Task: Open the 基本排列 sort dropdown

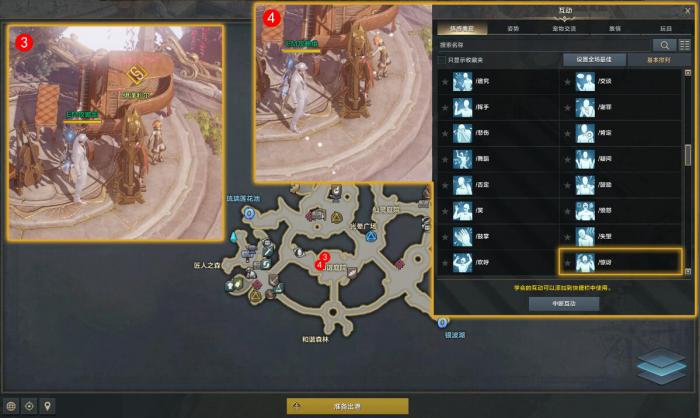Action: coord(658,60)
